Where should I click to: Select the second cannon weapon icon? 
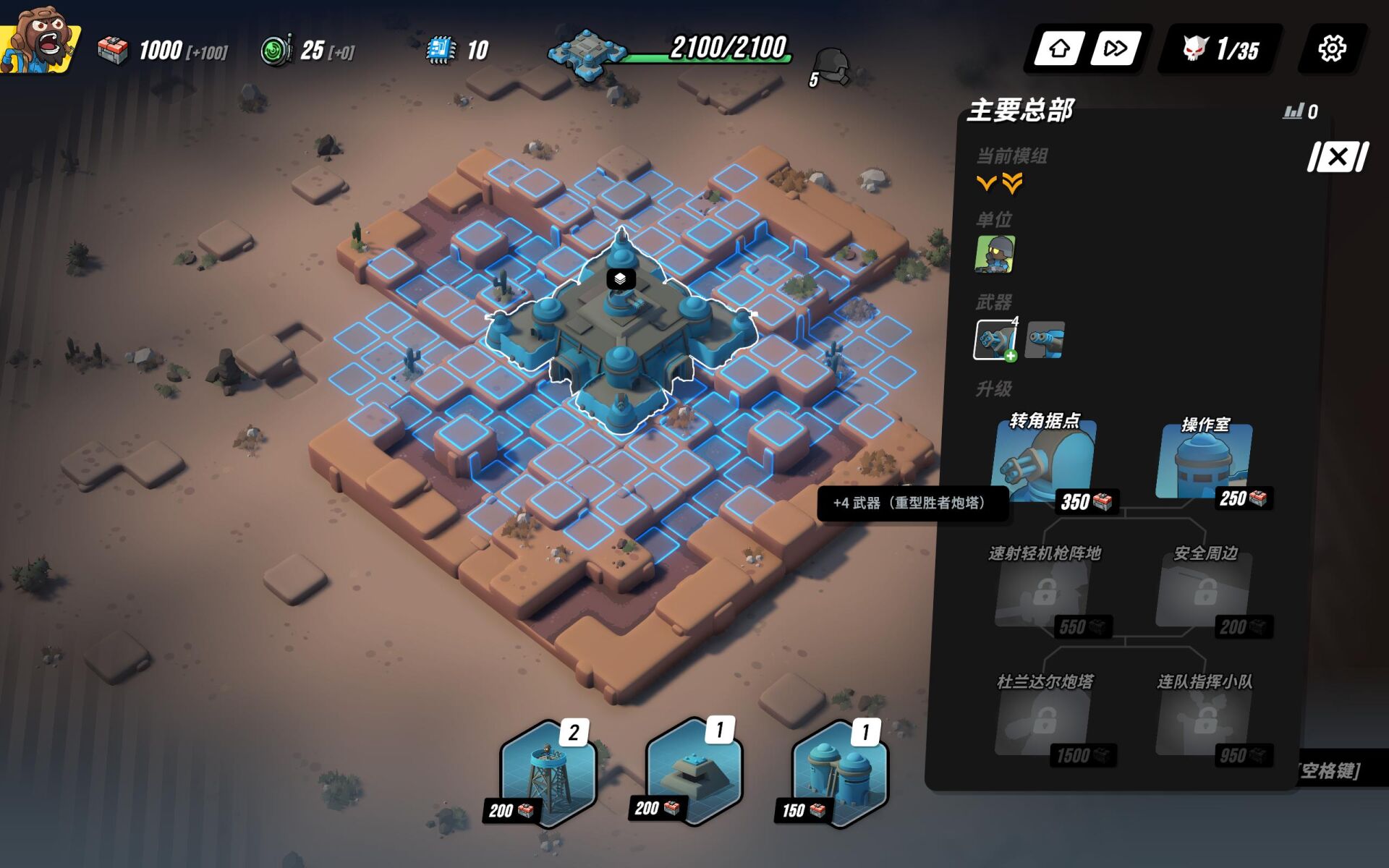(1045, 340)
